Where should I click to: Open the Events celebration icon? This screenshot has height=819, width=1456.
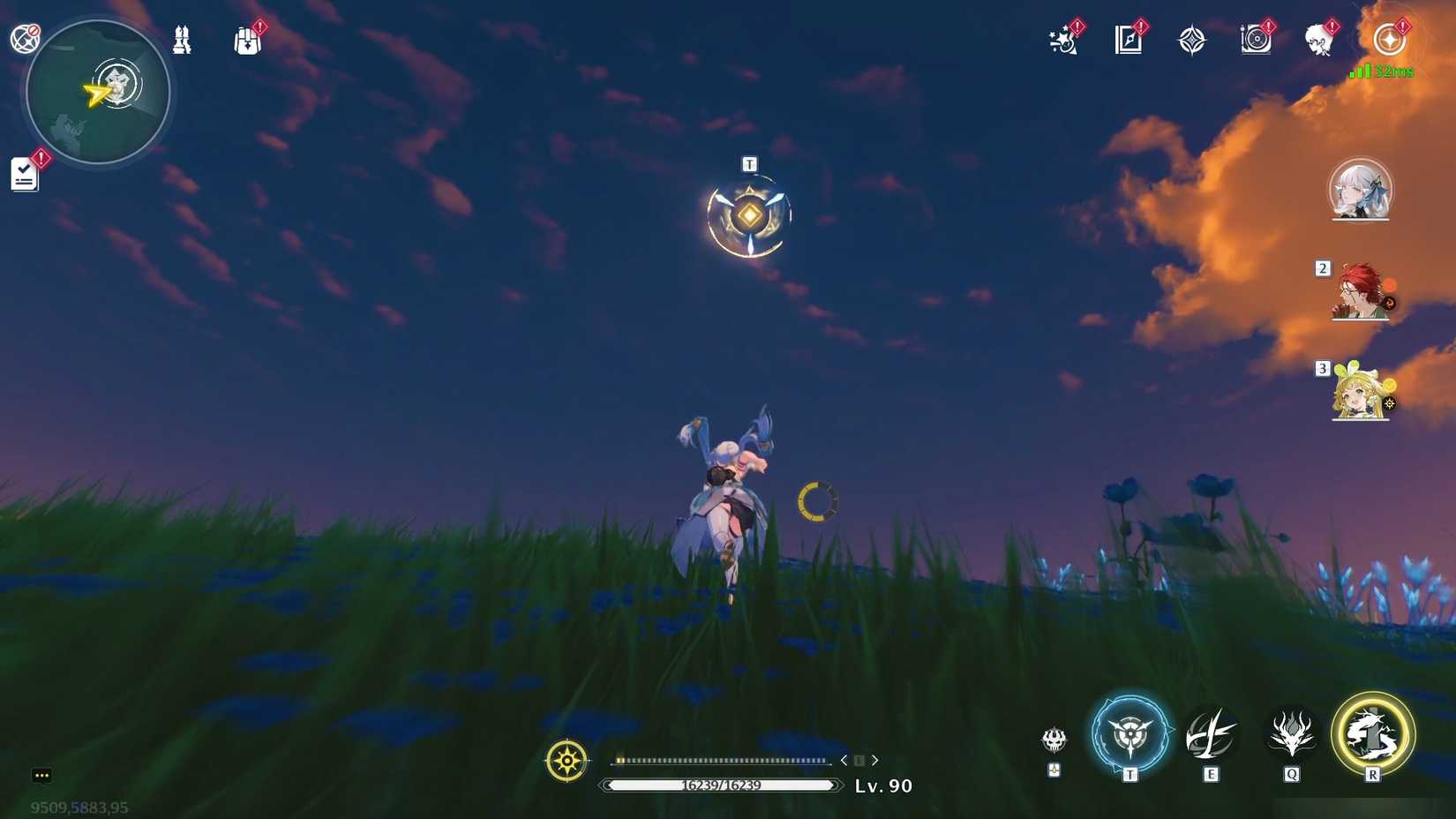(x=1062, y=40)
